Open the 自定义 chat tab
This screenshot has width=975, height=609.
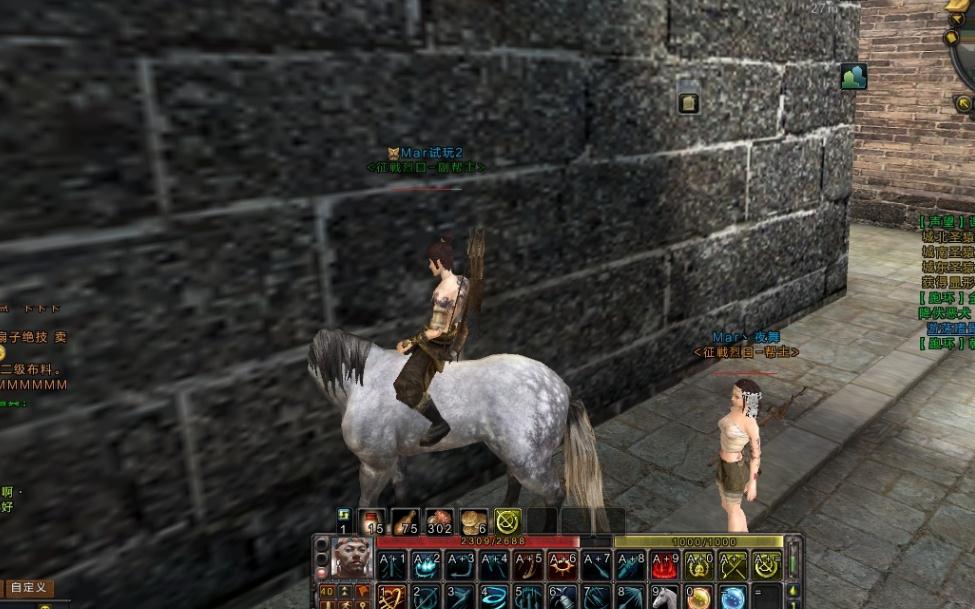pyautogui.click(x=27, y=588)
